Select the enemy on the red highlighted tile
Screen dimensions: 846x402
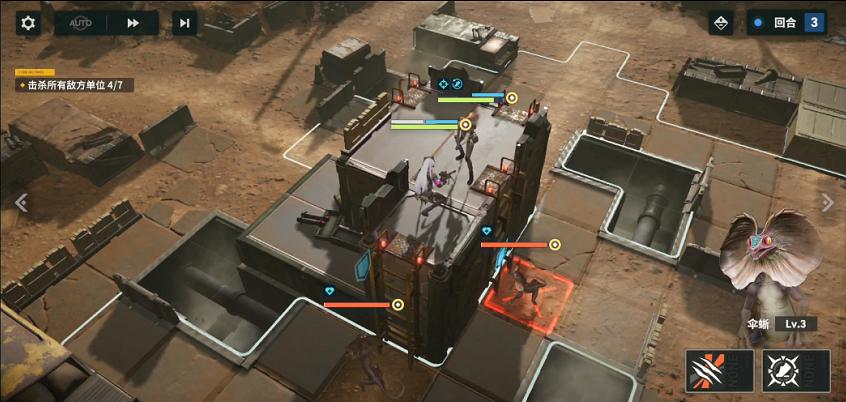(x=528, y=289)
